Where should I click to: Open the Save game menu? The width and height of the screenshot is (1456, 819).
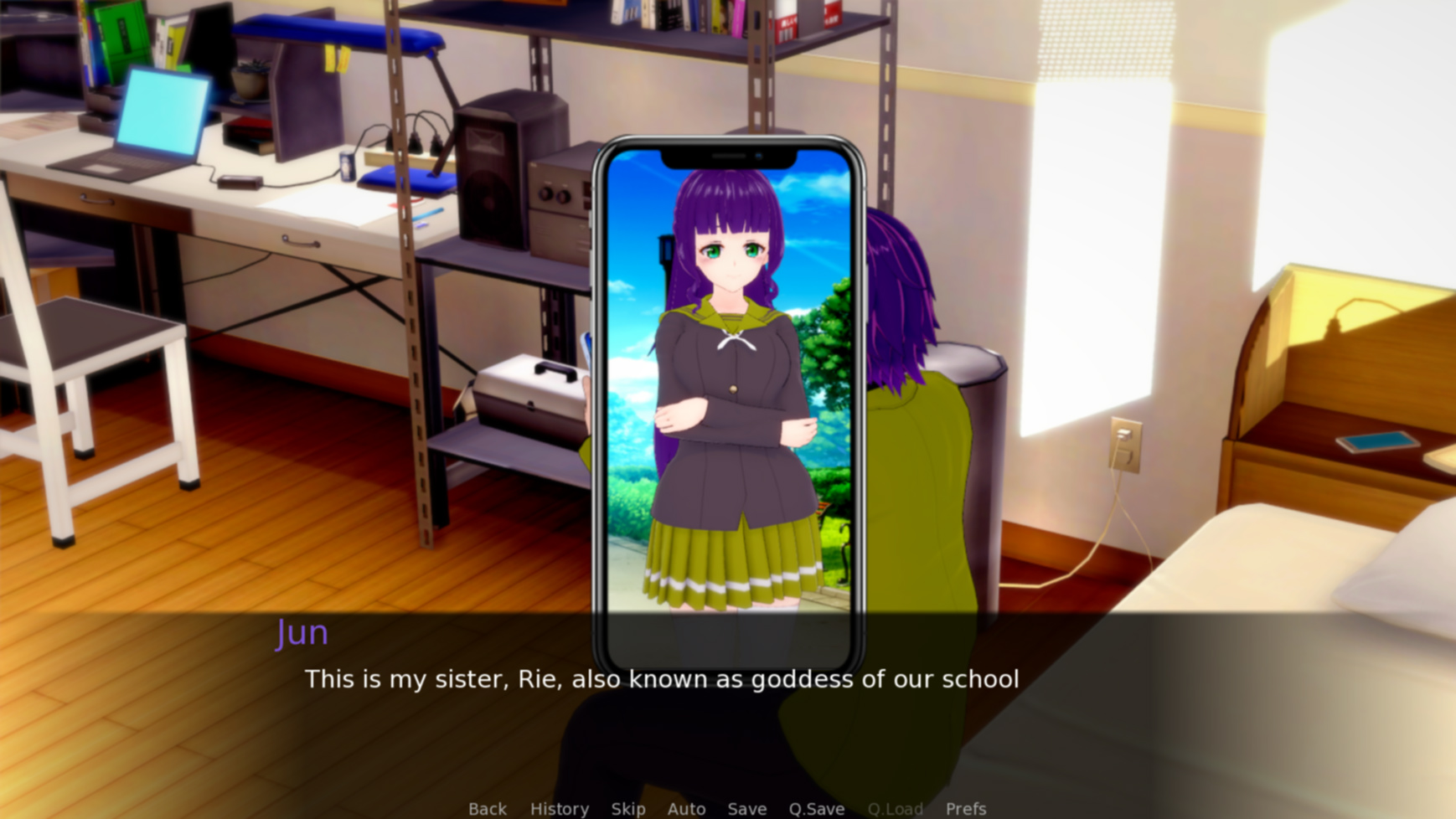[x=746, y=808]
